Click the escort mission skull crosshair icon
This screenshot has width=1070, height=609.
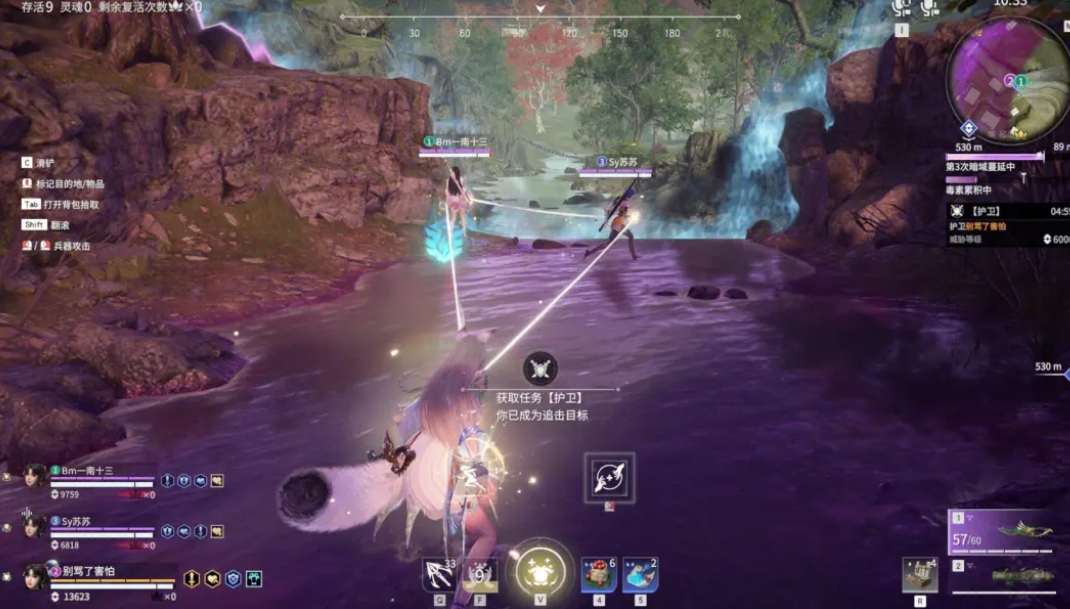[x=540, y=369]
